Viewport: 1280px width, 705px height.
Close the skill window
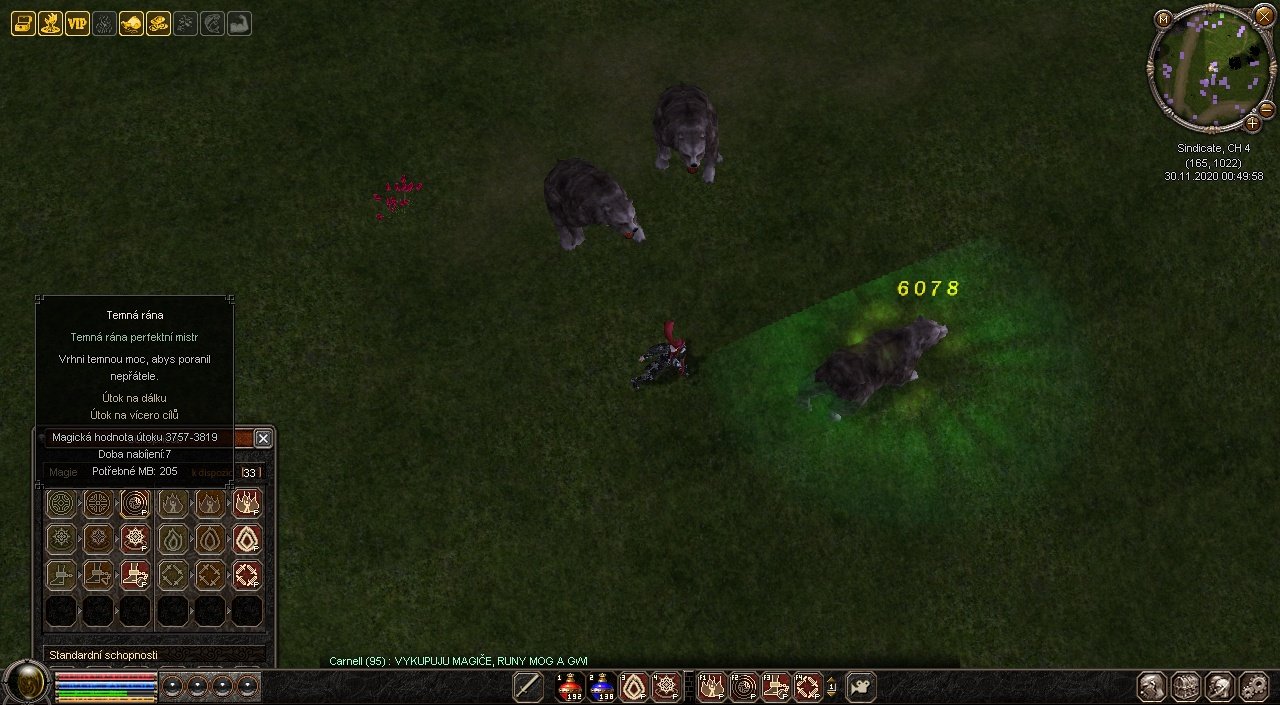coord(263,438)
